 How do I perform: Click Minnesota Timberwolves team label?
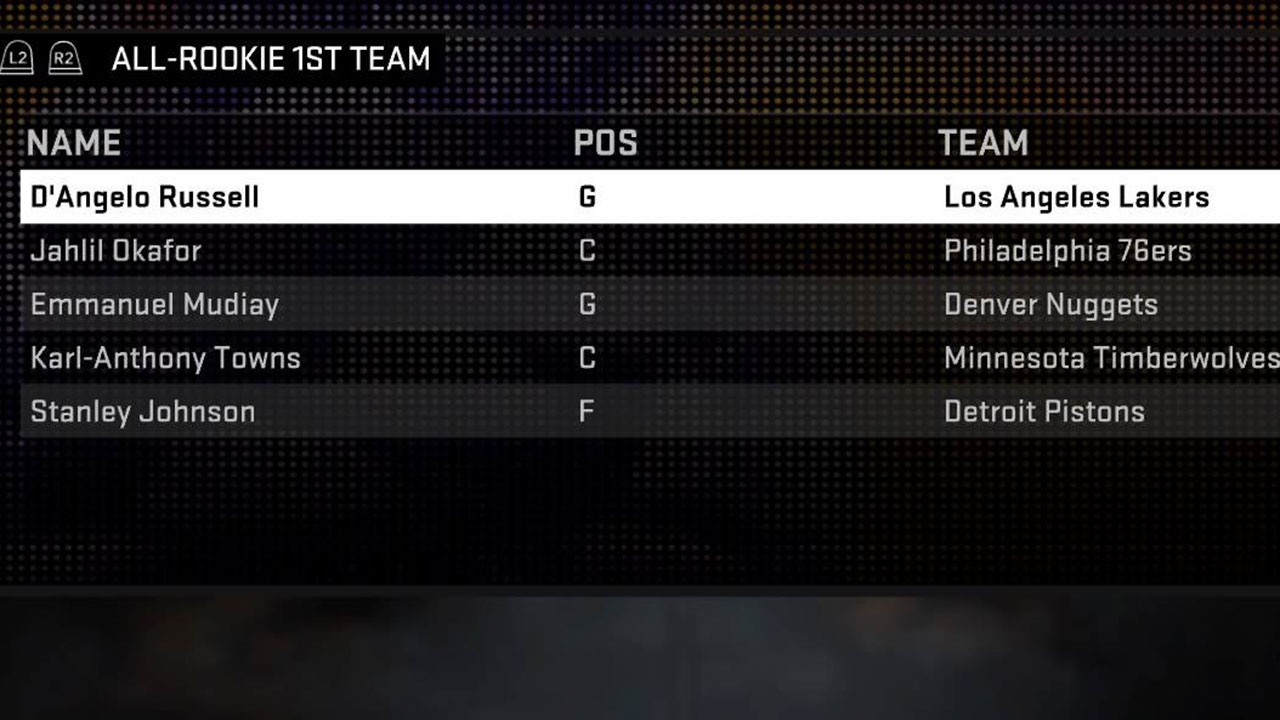1110,358
